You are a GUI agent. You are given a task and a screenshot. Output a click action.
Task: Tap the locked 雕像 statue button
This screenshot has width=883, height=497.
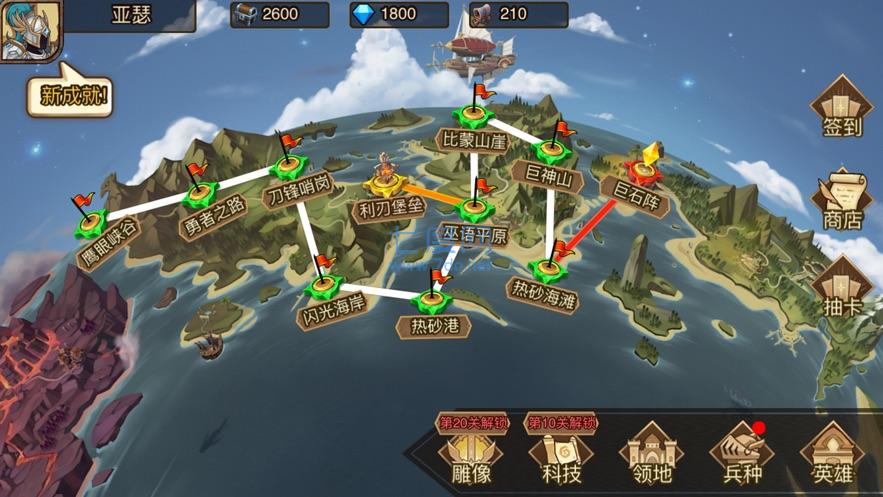[x=471, y=455]
